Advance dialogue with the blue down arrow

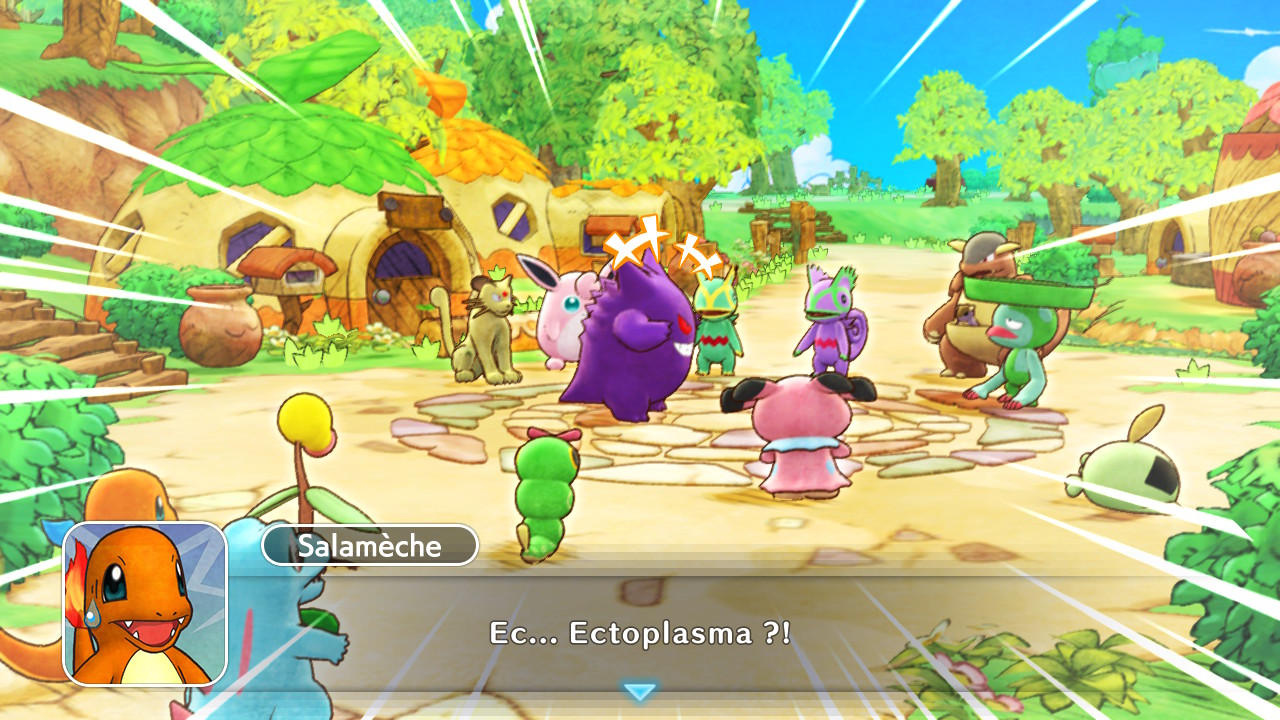point(639,691)
